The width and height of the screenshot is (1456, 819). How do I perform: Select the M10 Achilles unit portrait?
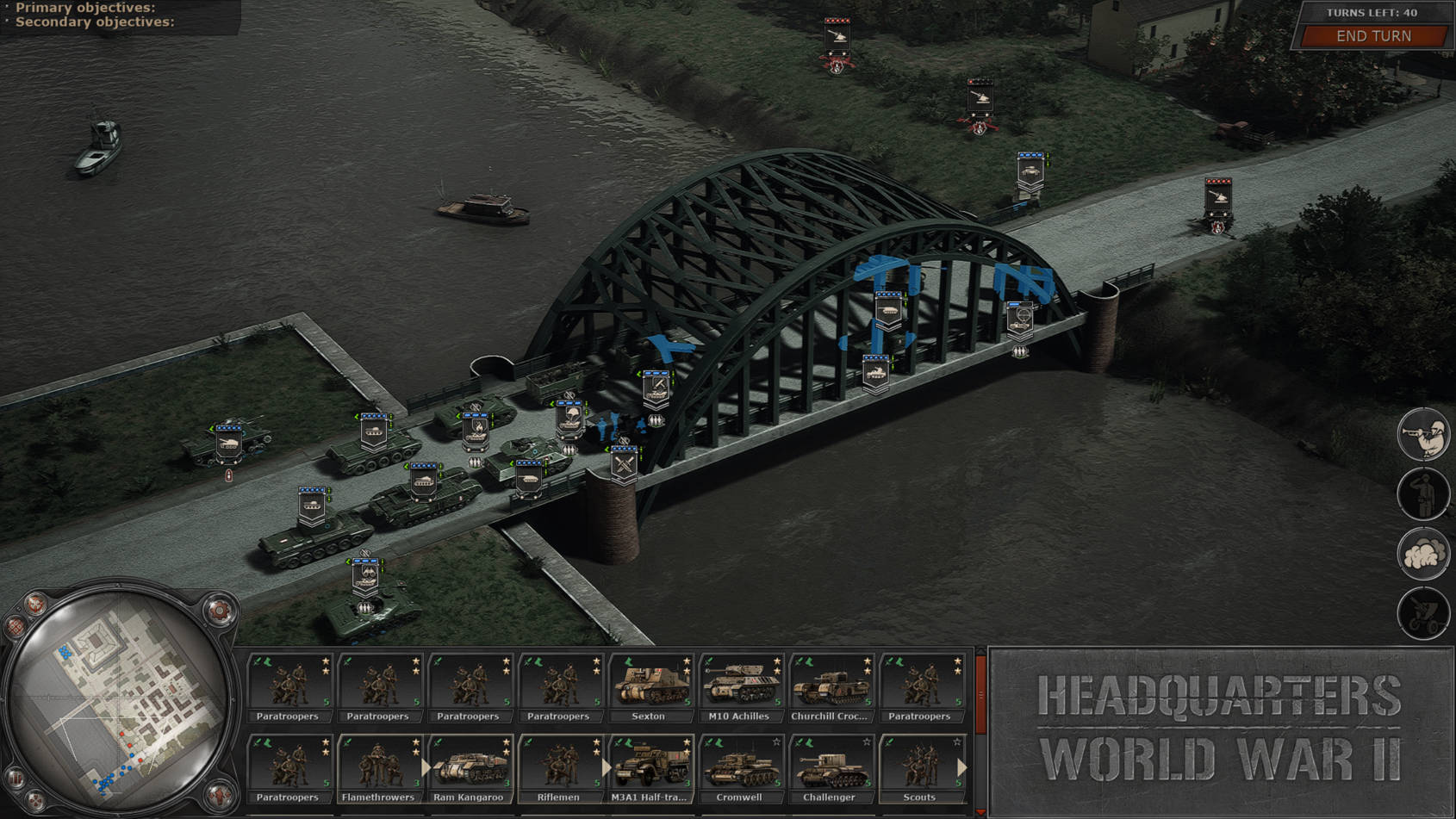[741, 683]
